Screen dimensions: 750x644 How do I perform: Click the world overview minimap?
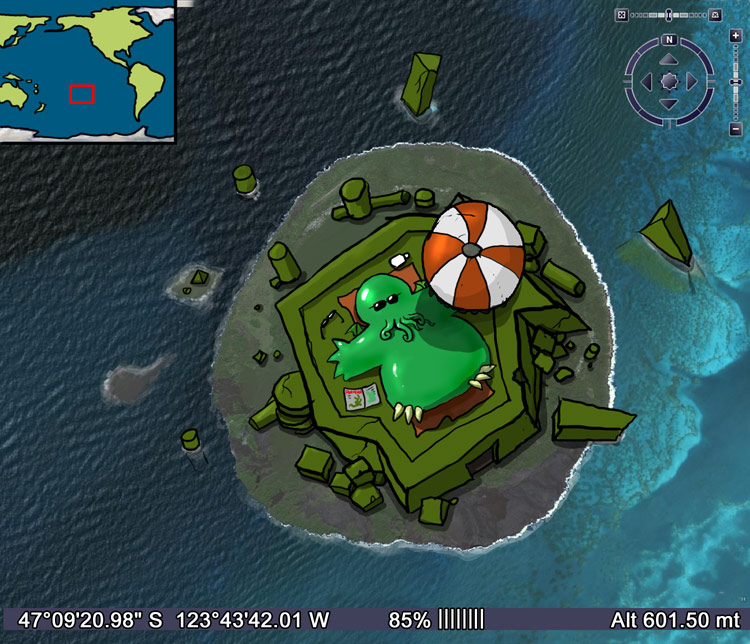[x=87, y=68]
